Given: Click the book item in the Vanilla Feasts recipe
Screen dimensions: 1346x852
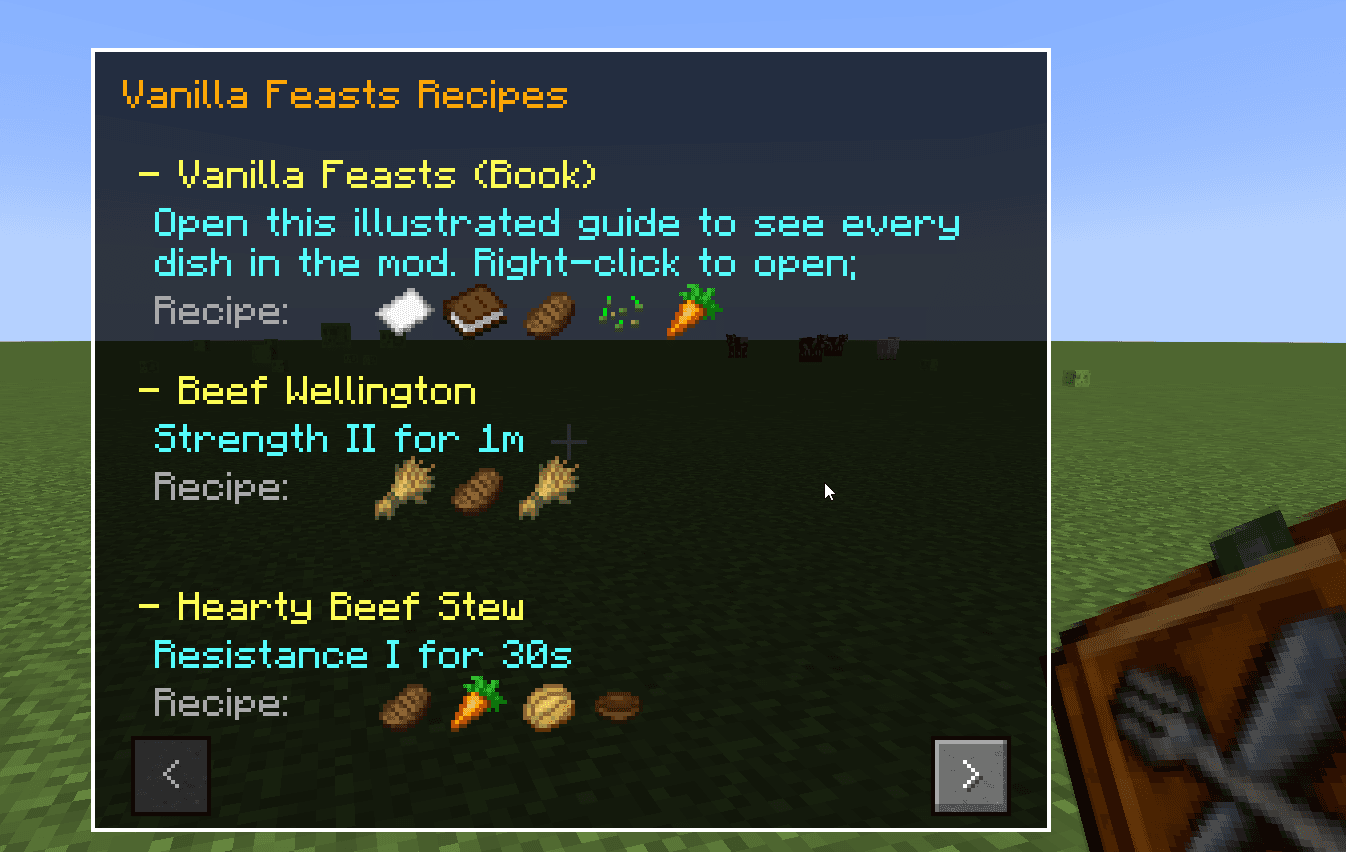Looking at the screenshot, I should tap(476, 311).
